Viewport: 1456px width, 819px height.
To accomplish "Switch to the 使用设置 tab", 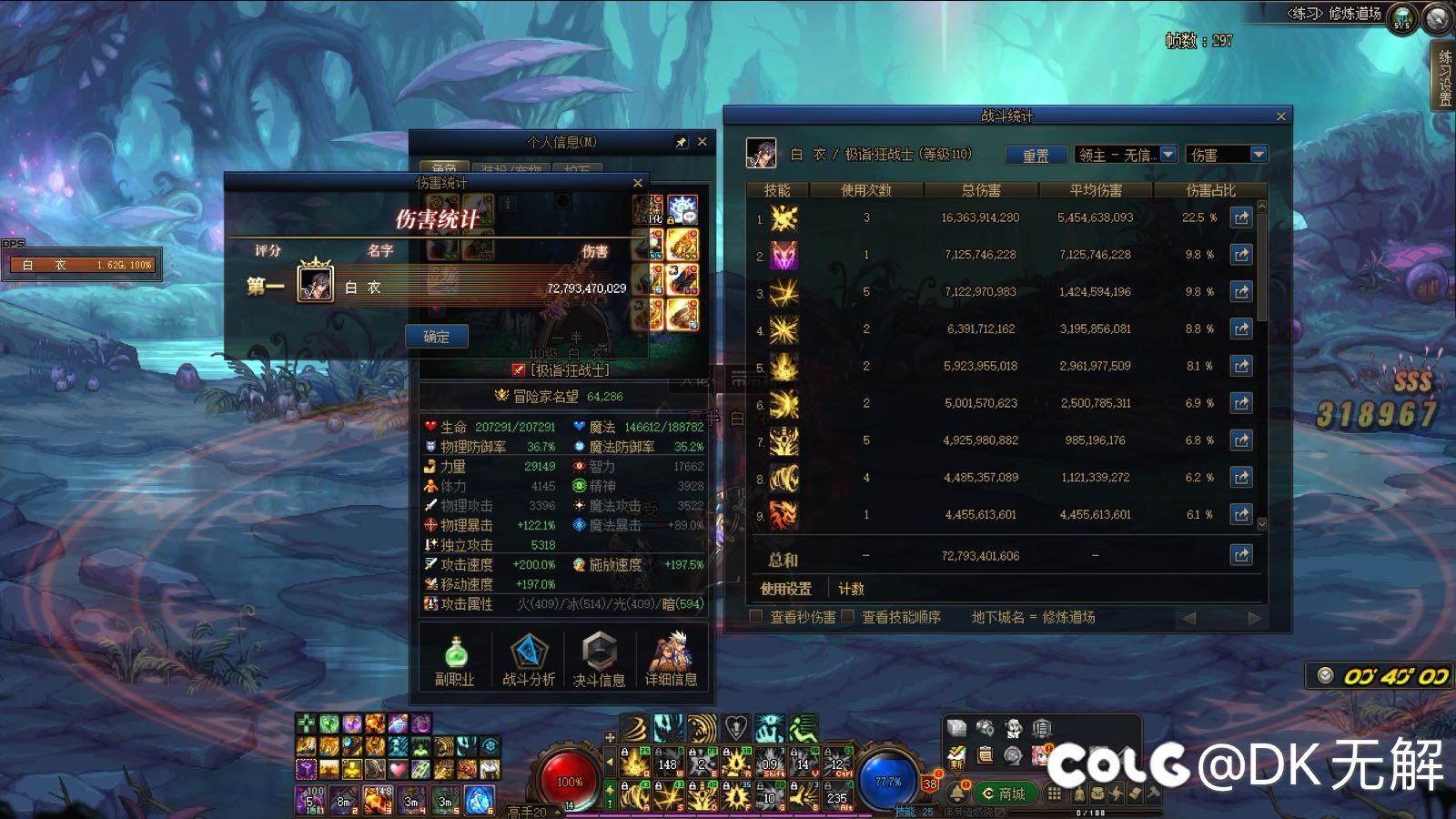I will (785, 589).
